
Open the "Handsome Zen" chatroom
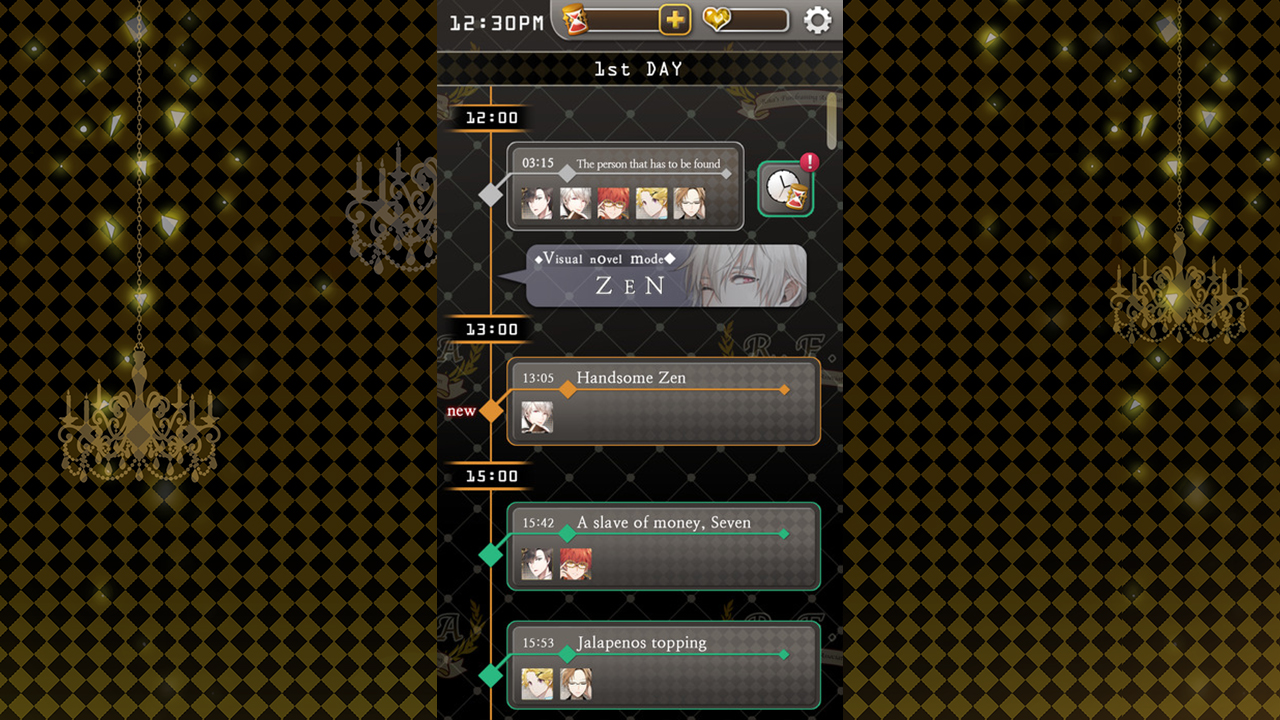[663, 401]
